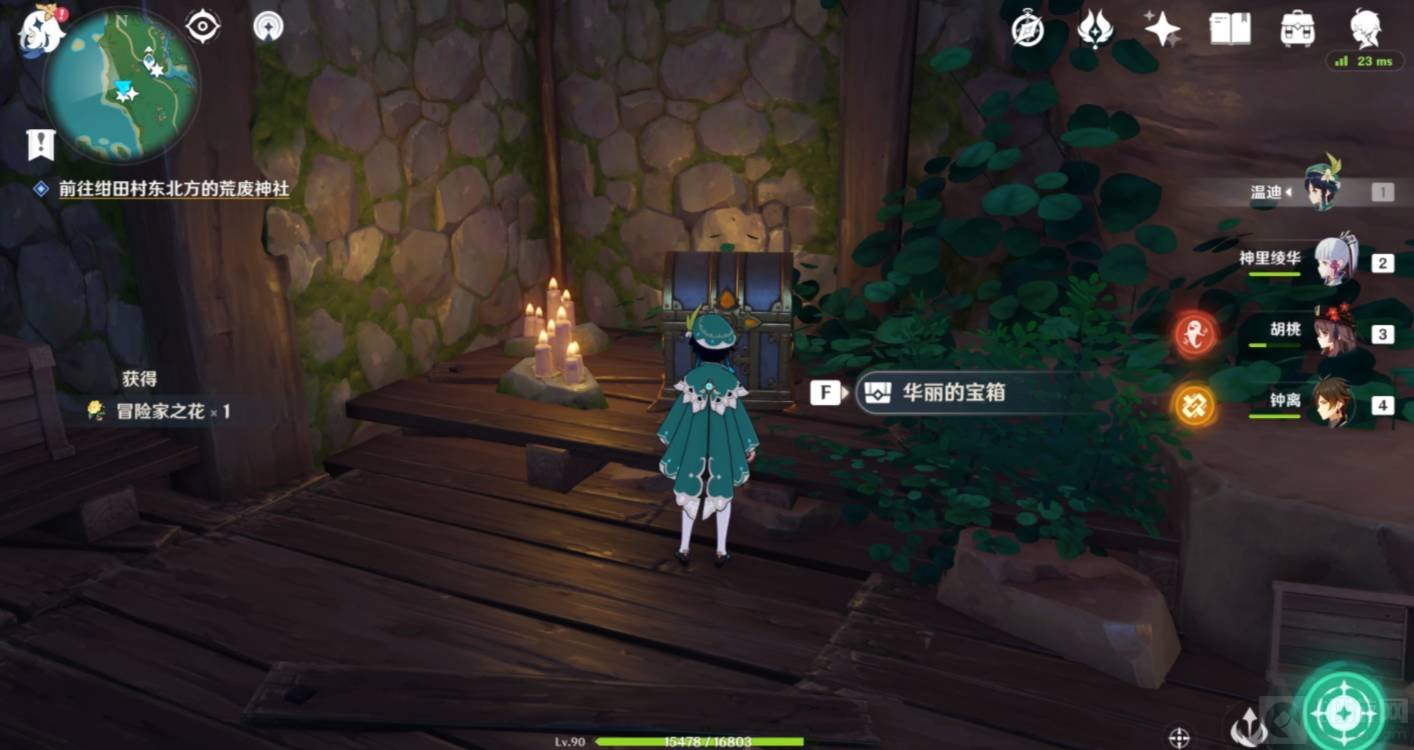
Task: Open the quest navigation beacon icon
Action: [x=268, y=27]
